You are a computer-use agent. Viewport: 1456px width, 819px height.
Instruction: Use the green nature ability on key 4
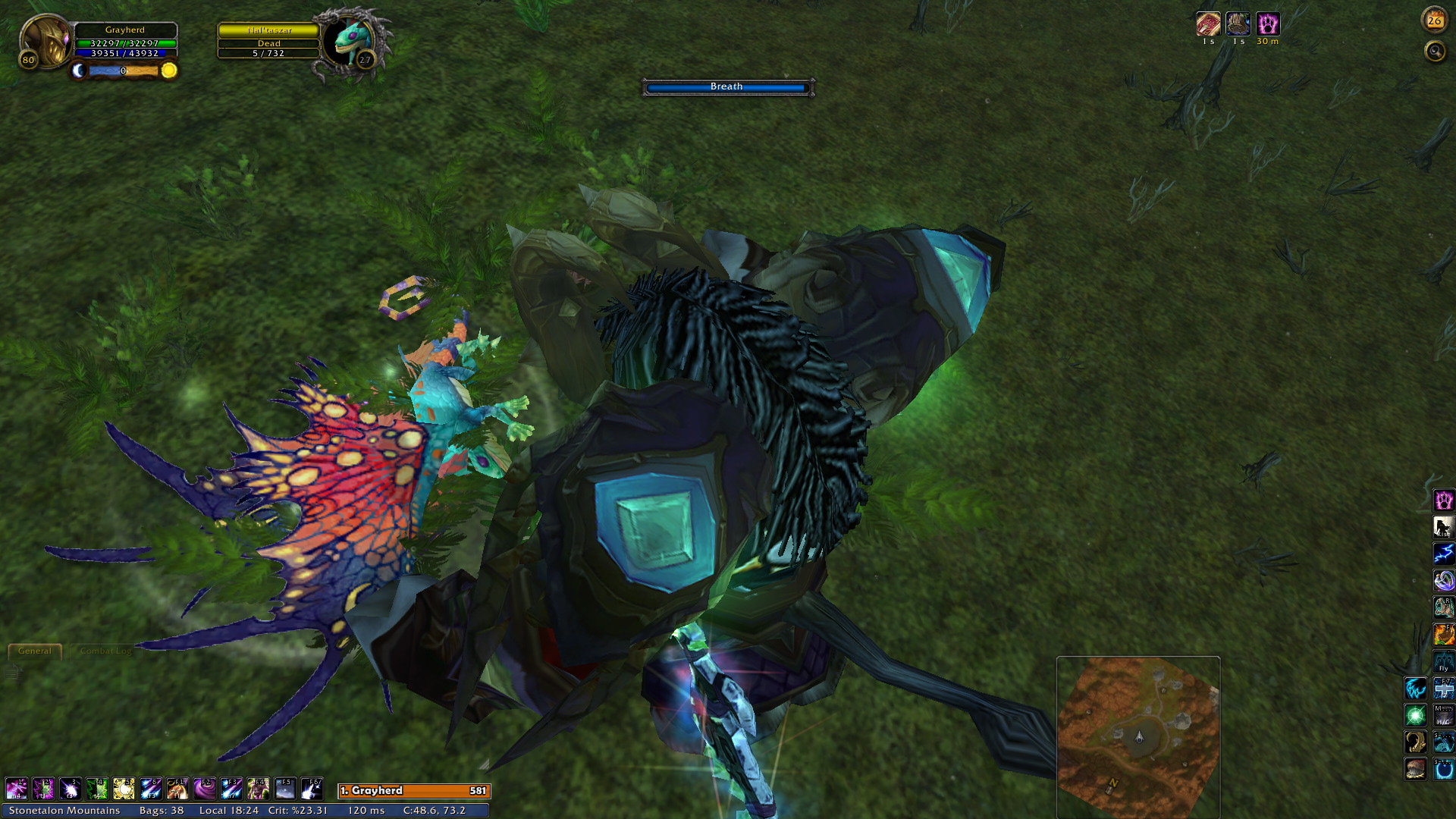pos(97,789)
